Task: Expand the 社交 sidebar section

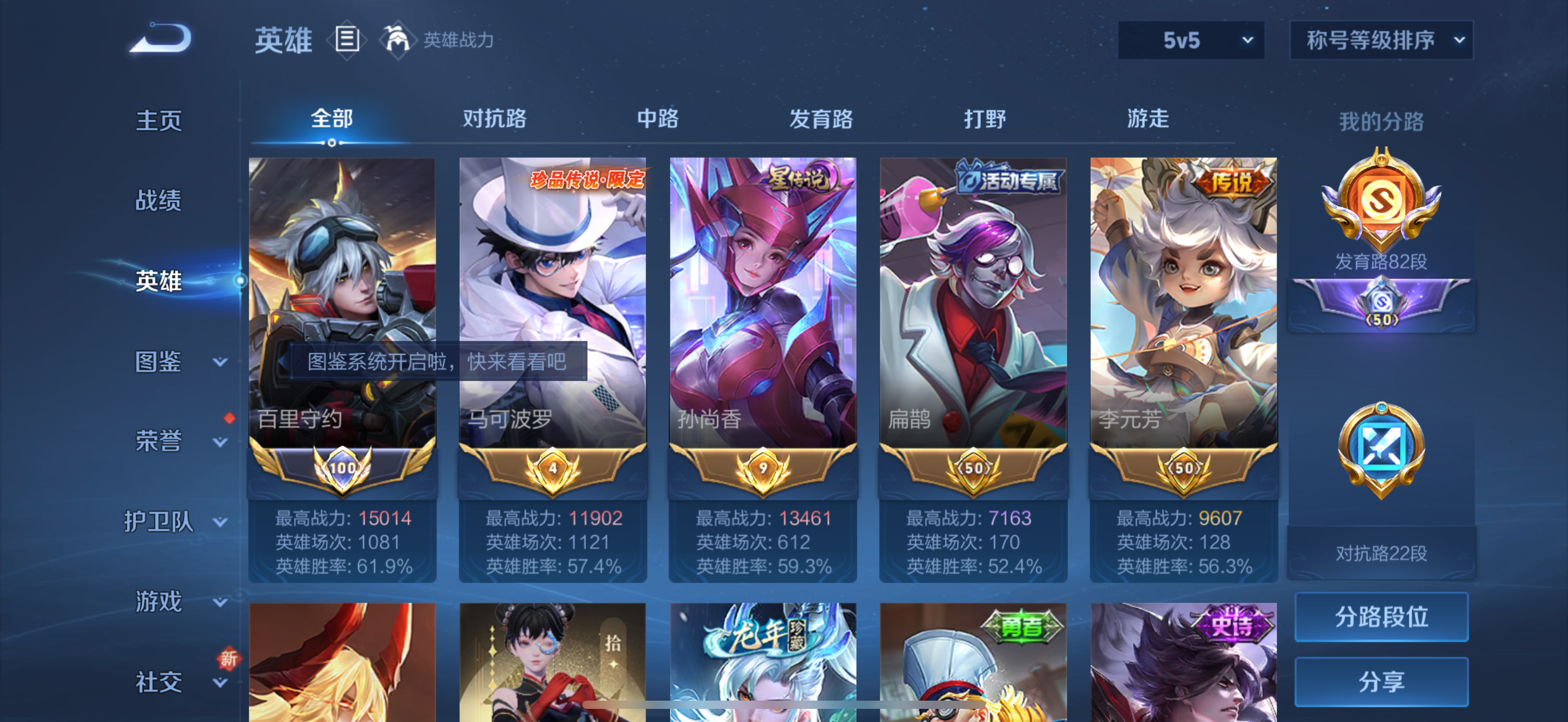Action: coord(171,682)
